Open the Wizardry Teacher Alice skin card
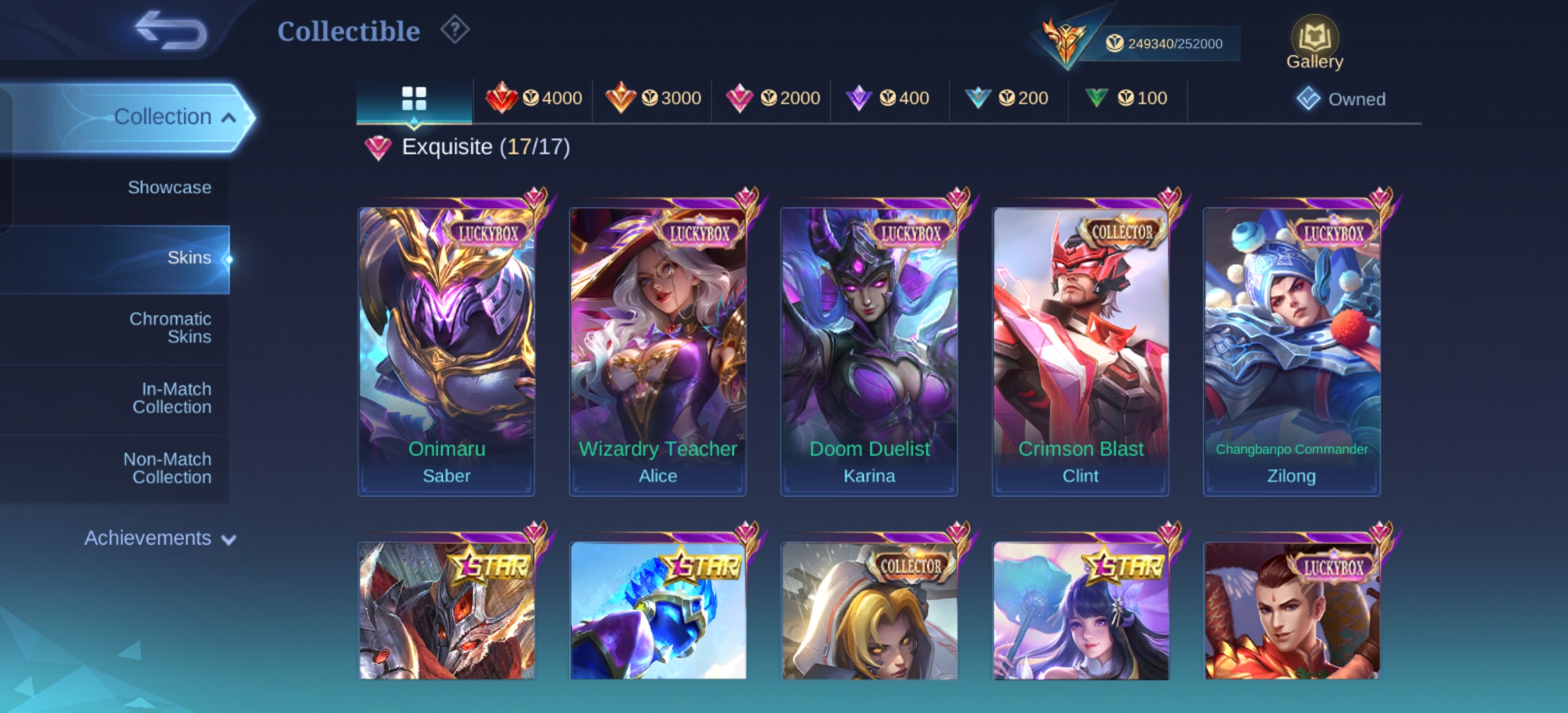This screenshot has height=713, width=1568. click(658, 351)
